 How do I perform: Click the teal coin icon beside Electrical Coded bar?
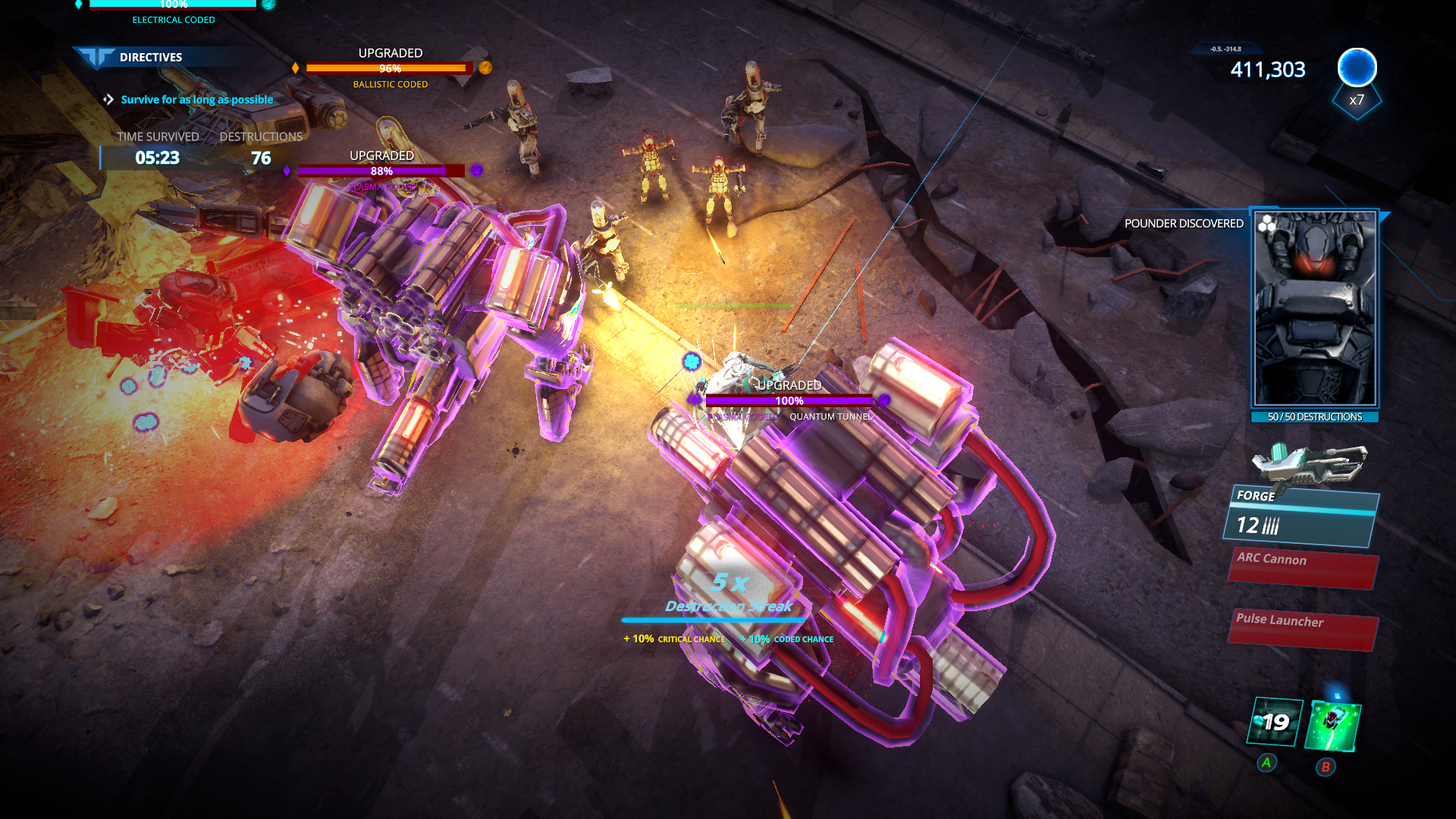coord(267,5)
